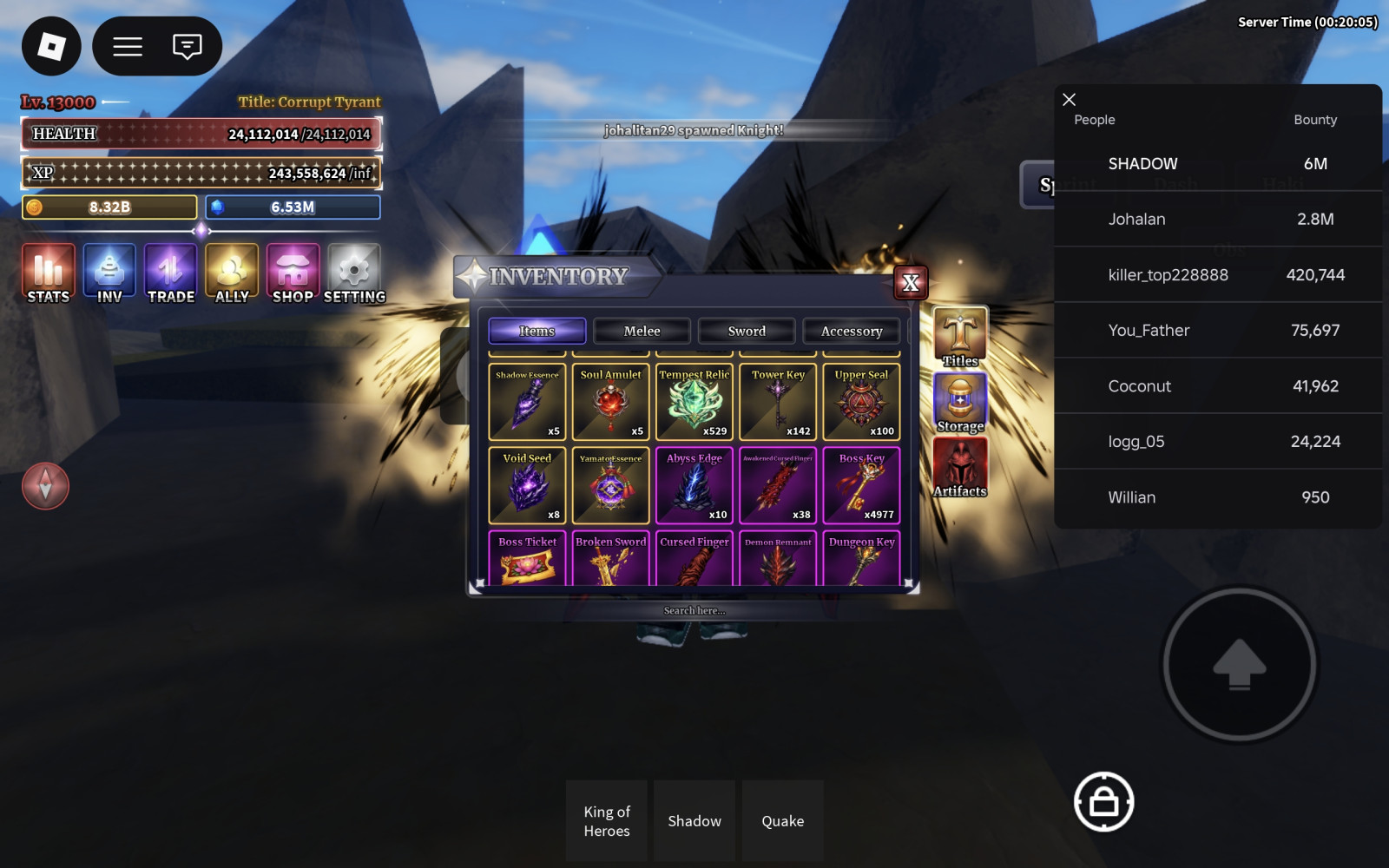
Task: Open the SHOP menu
Action: 293,273
